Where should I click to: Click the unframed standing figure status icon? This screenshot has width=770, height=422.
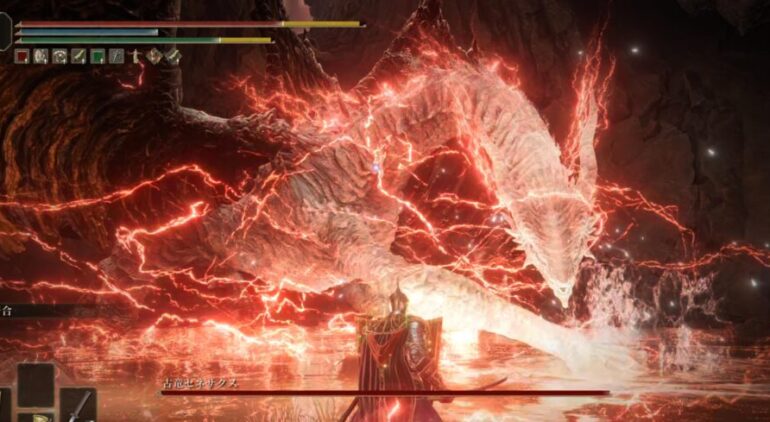(136, 57)
